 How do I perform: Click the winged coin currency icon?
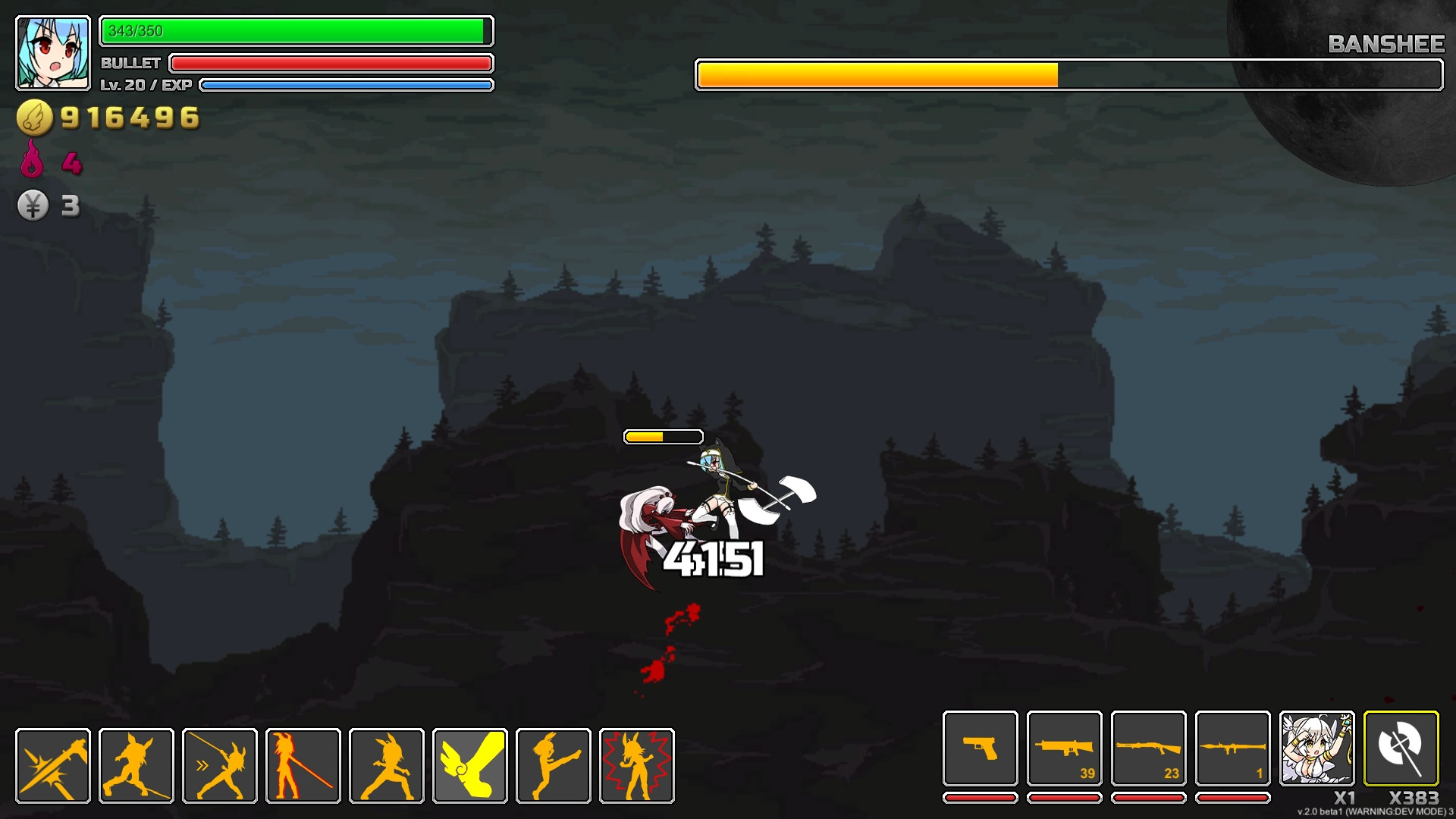(x=32, y=116)
